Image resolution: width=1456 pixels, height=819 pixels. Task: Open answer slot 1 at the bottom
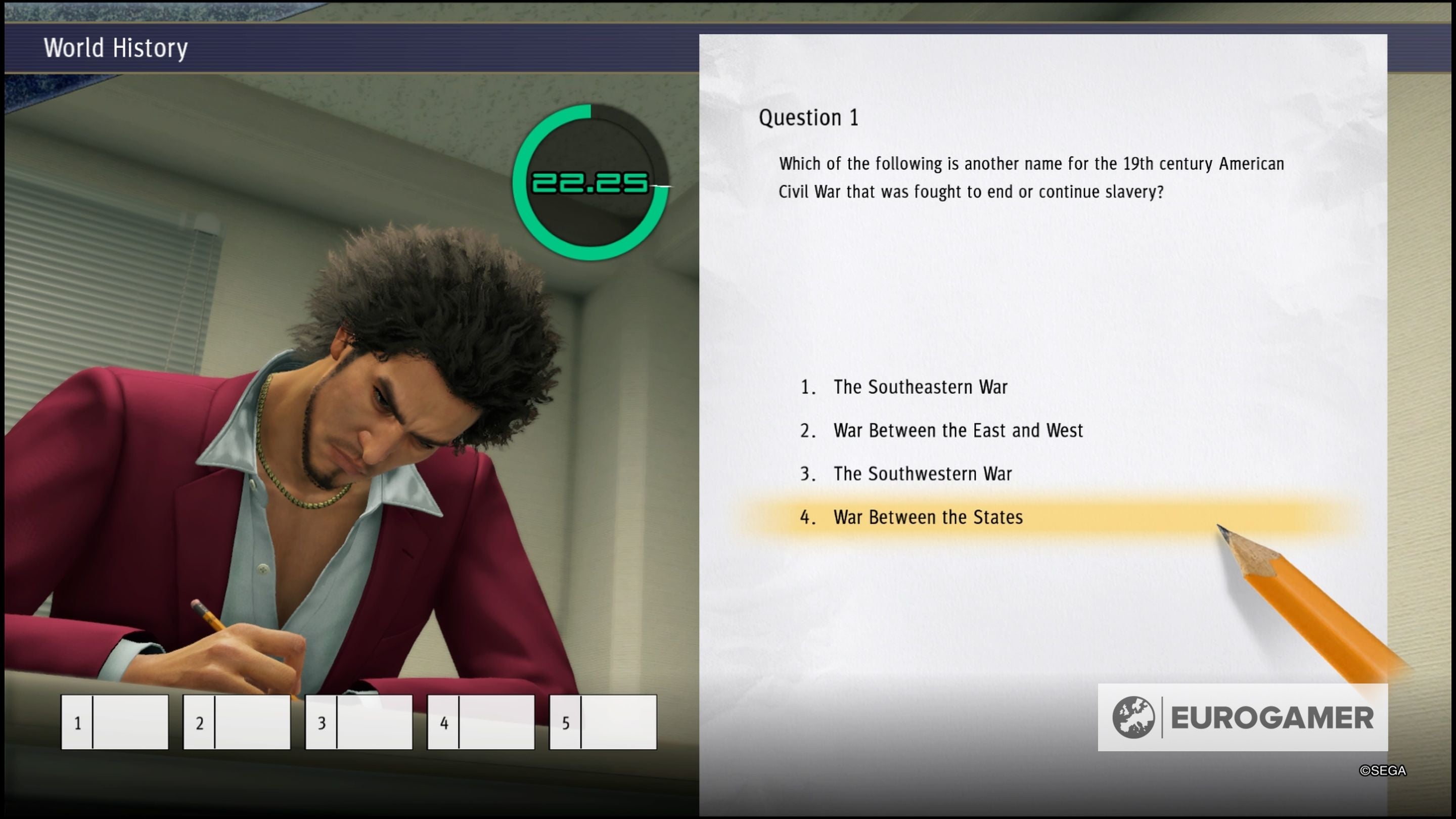pyautogui.click(x=114, y=723)
